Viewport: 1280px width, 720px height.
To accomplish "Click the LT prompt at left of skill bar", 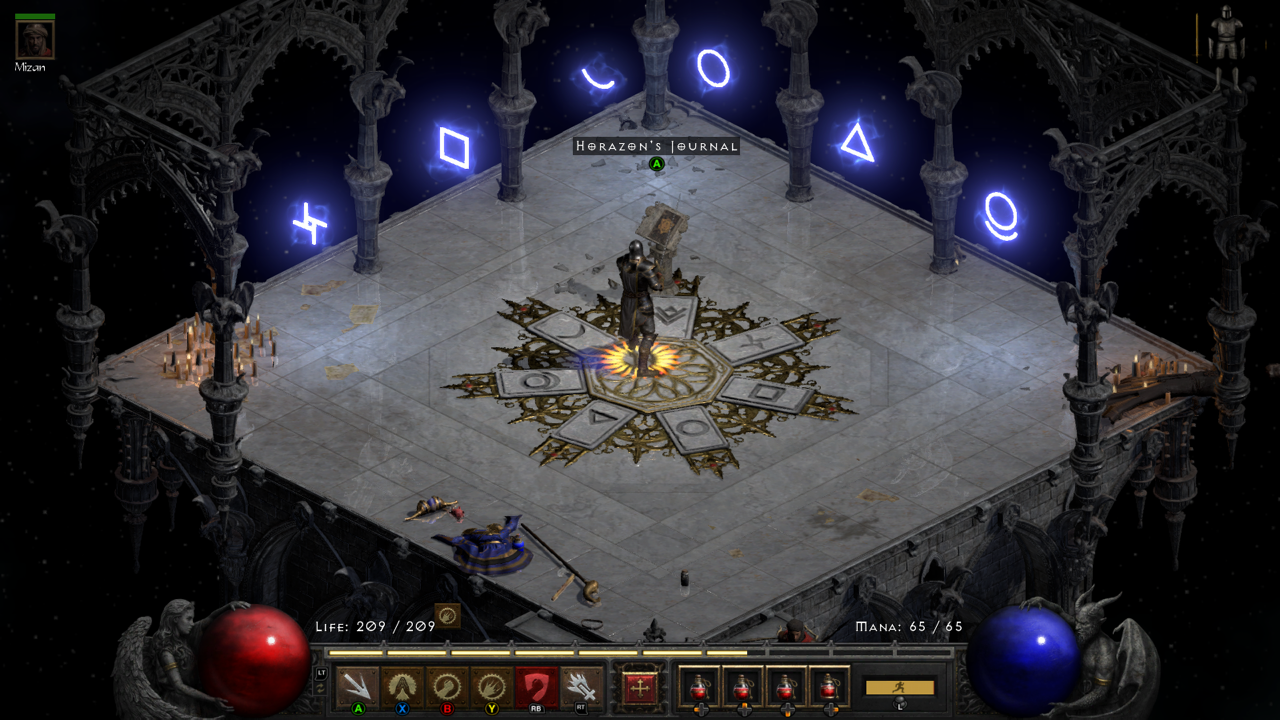I will pyautogui.click(x=323, y=672).
